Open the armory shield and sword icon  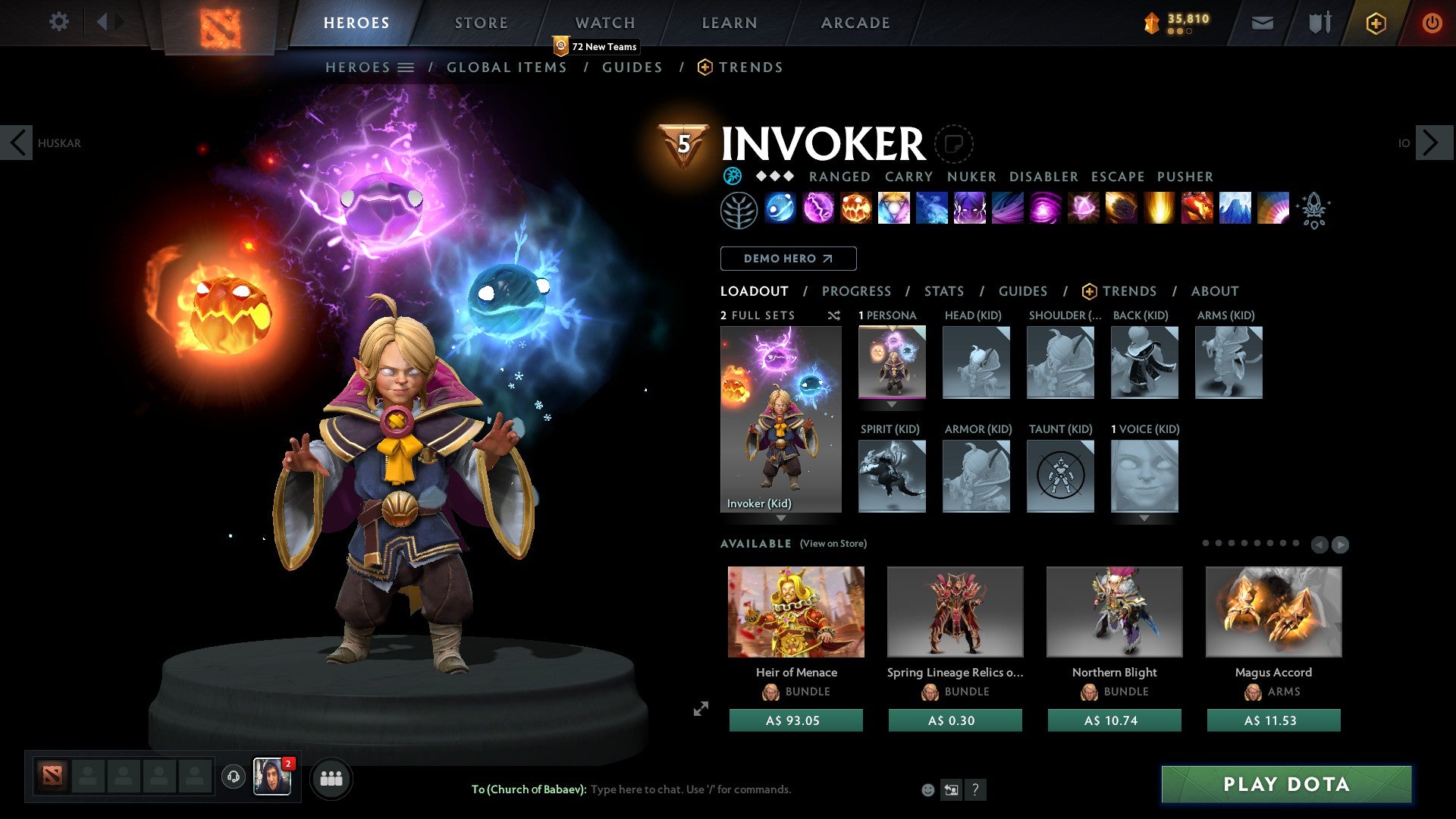1318,23
